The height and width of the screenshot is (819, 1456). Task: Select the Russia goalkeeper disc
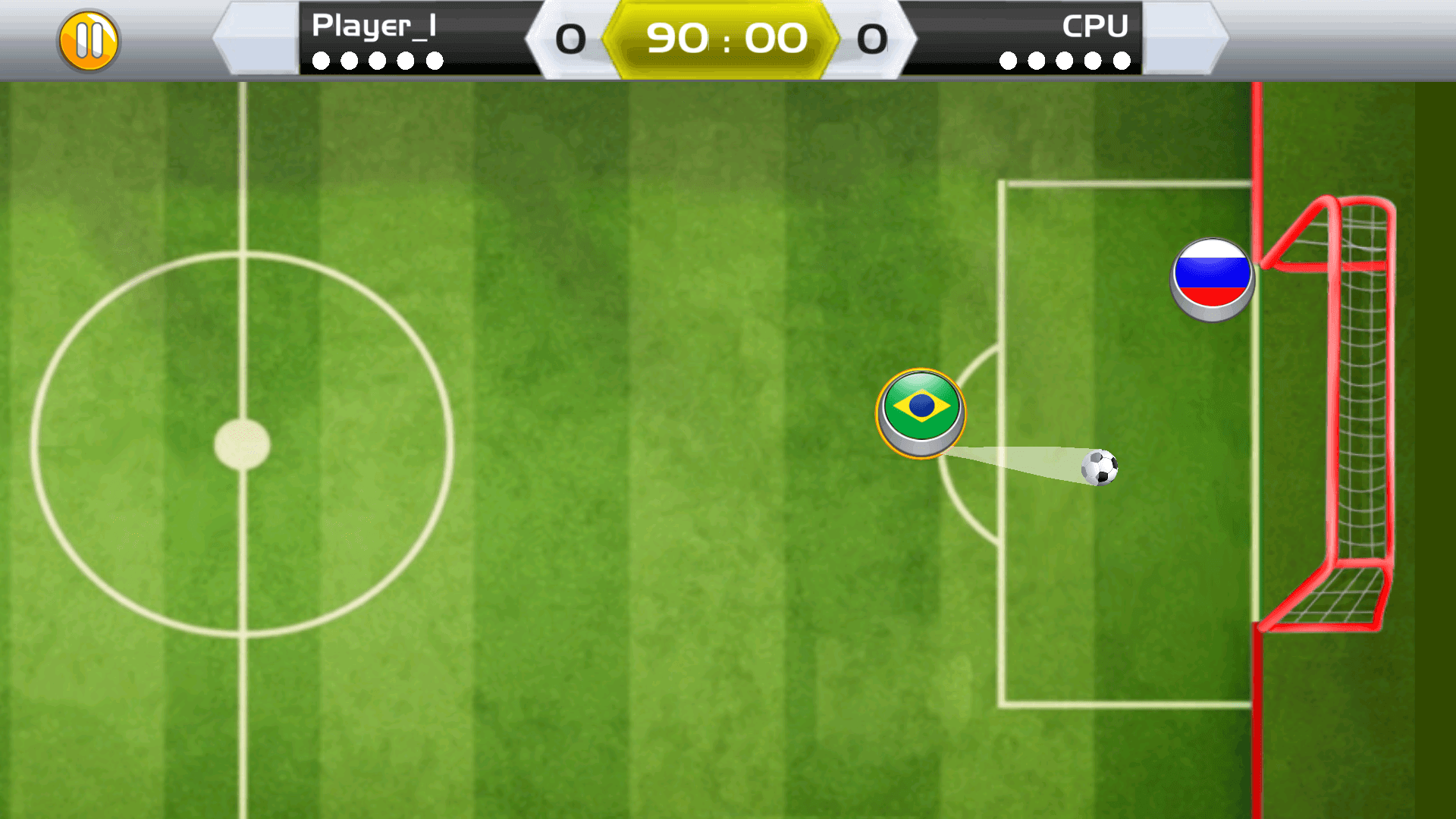pyautogui.click(x=1212, y=279)
